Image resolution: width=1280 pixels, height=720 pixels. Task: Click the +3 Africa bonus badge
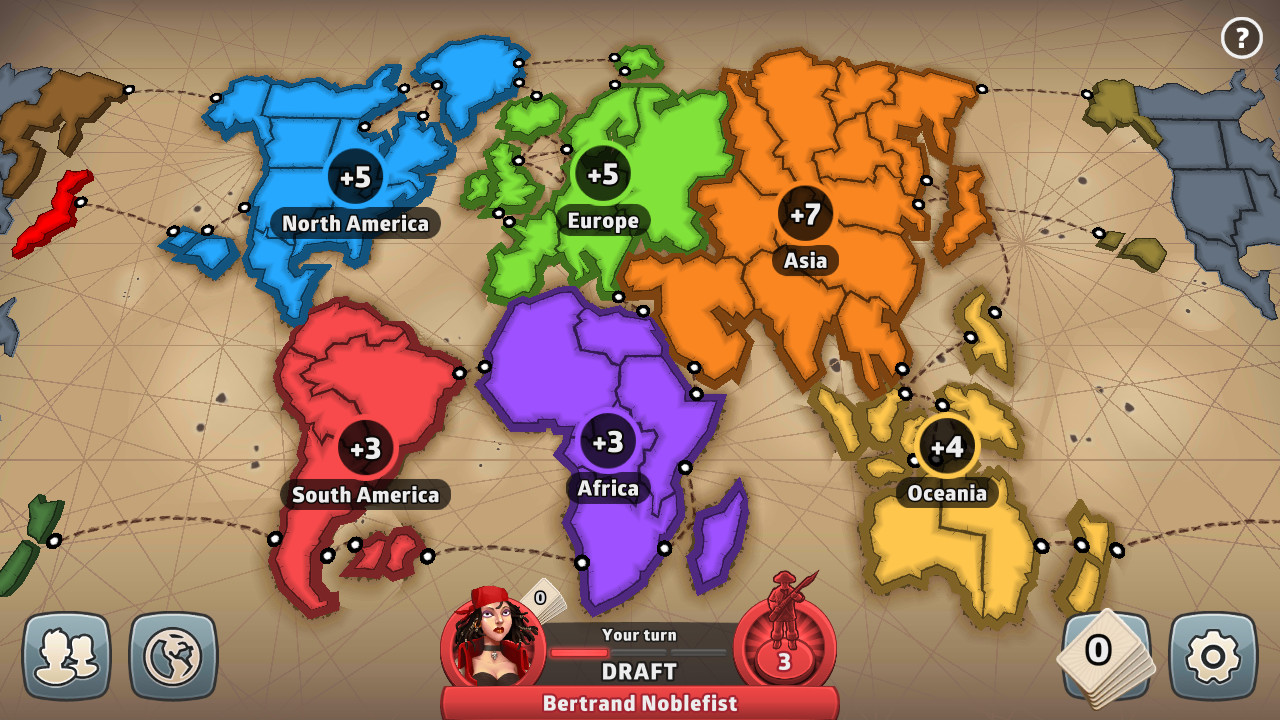605,443
